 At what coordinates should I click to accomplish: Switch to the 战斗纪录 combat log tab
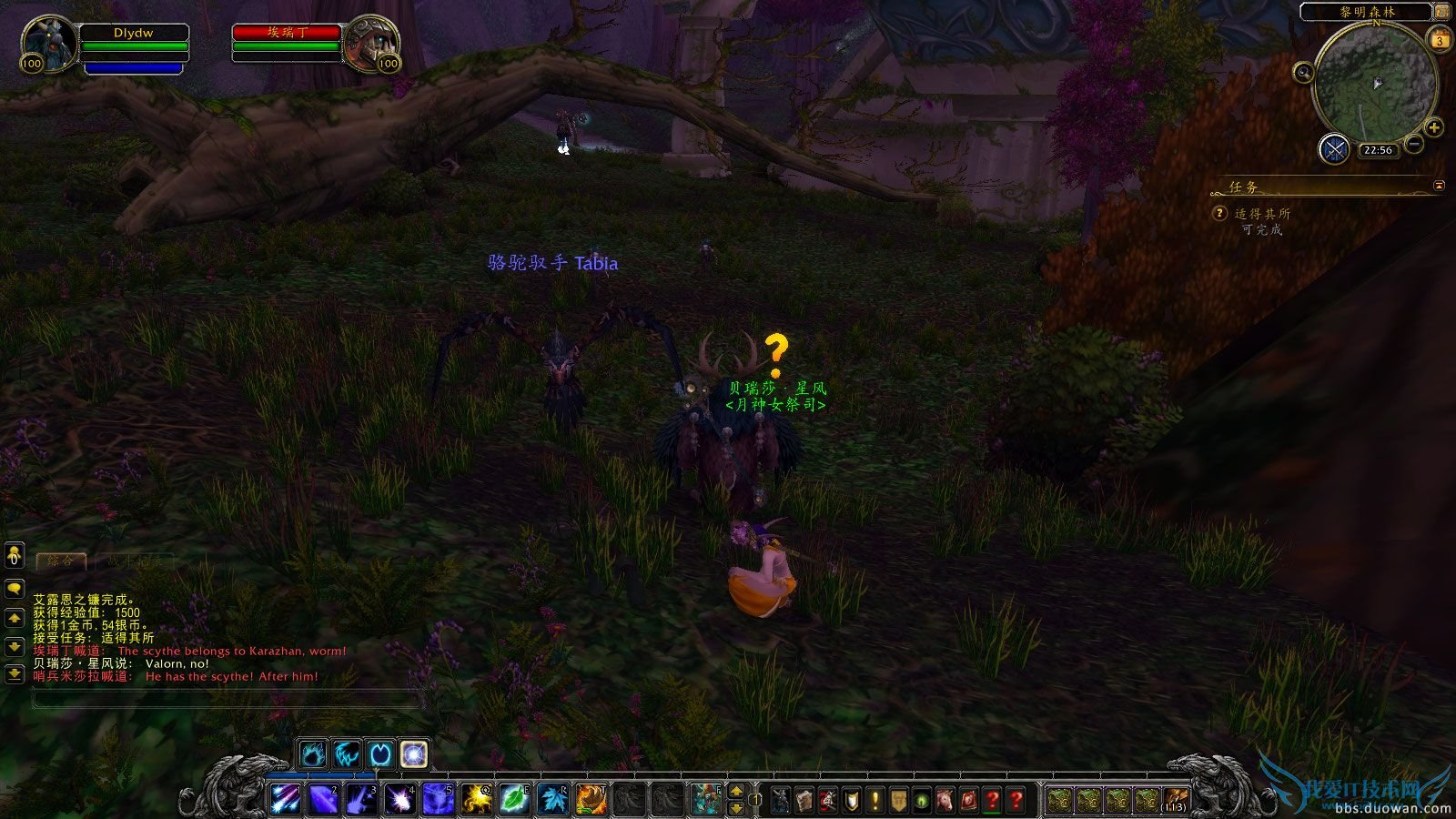point(136,560)
